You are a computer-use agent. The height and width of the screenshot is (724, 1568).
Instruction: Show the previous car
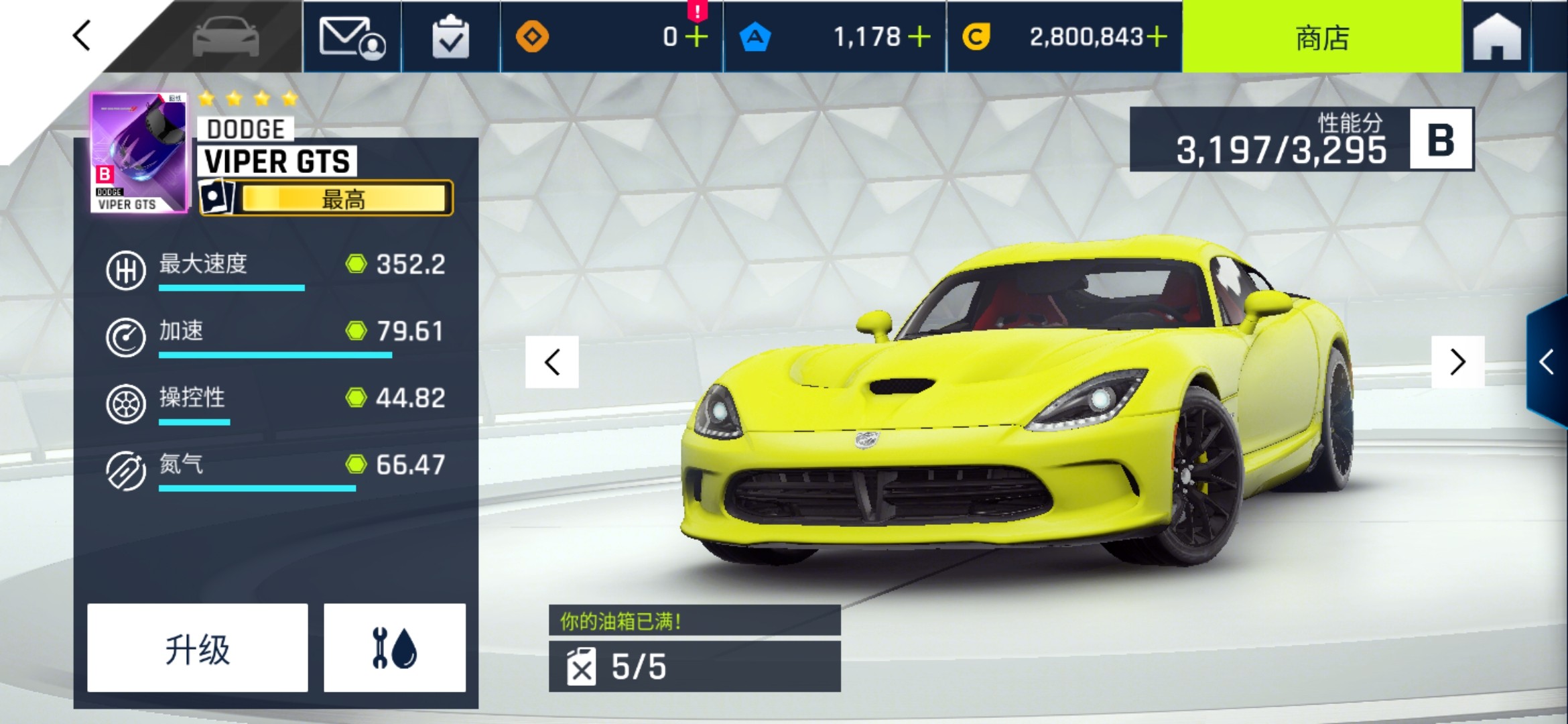click(x=552, y=363)
